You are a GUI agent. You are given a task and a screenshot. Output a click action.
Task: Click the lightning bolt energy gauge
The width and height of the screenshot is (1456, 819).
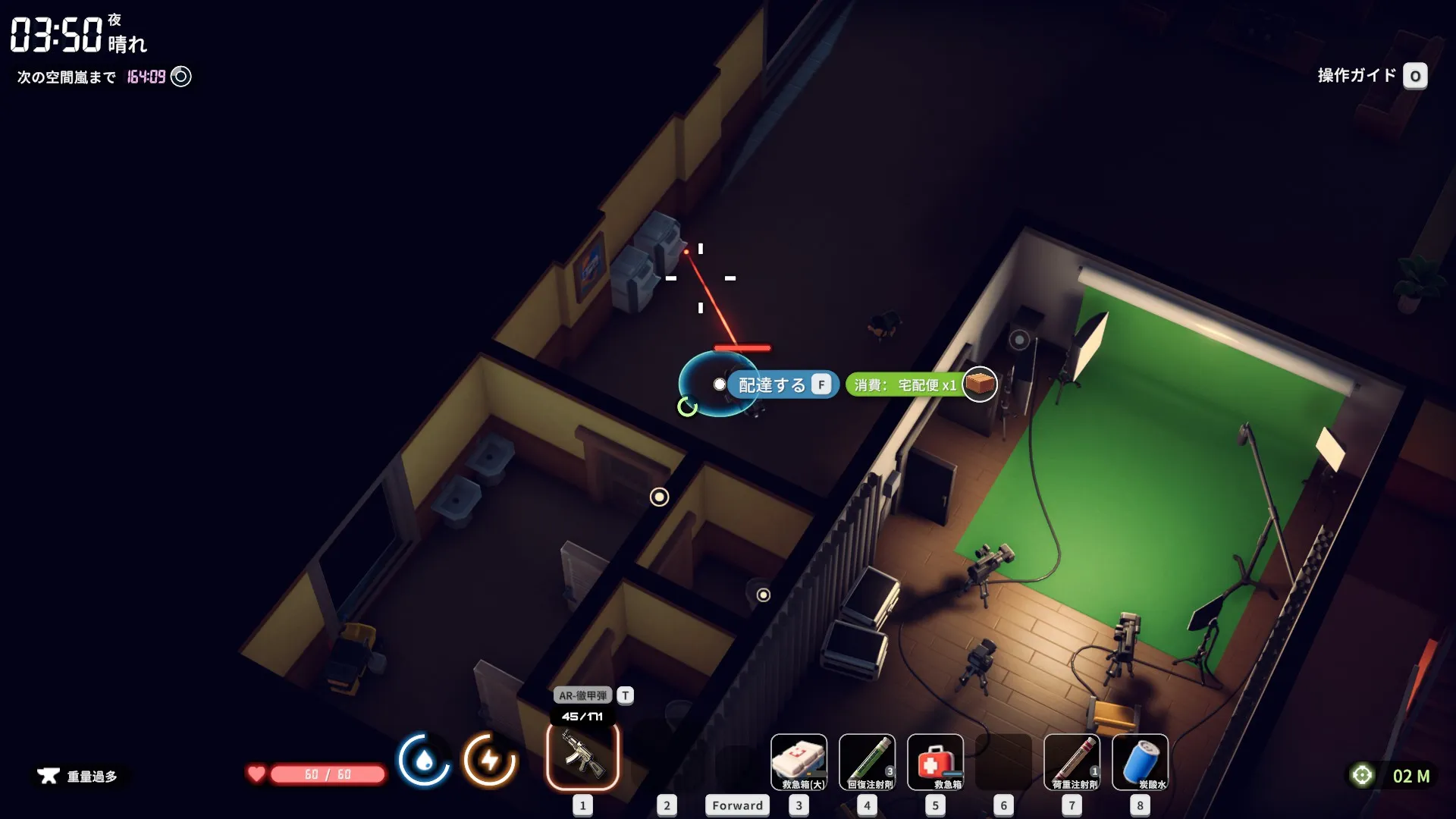(x=490, y=760)
